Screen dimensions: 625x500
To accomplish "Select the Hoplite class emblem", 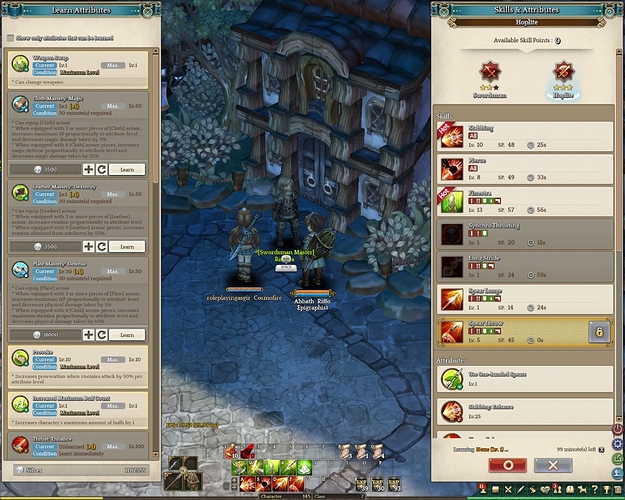I will [561, 73].
